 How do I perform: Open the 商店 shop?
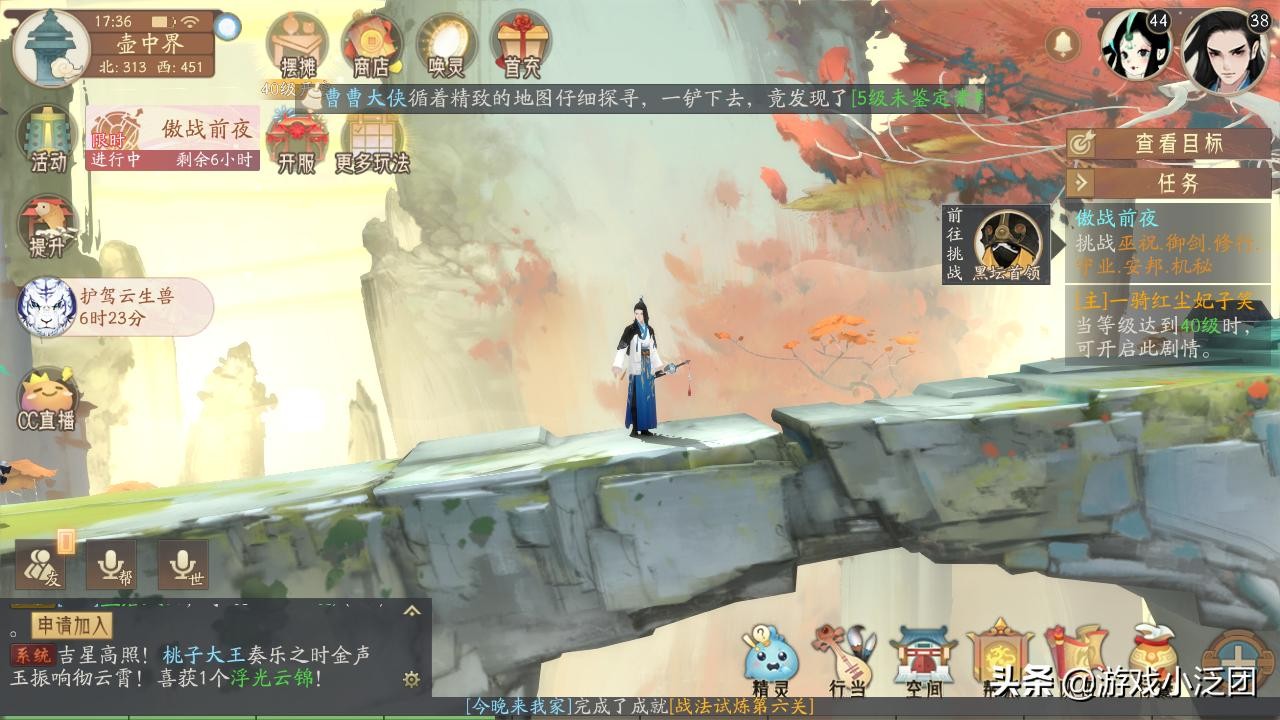coord(371,46)
